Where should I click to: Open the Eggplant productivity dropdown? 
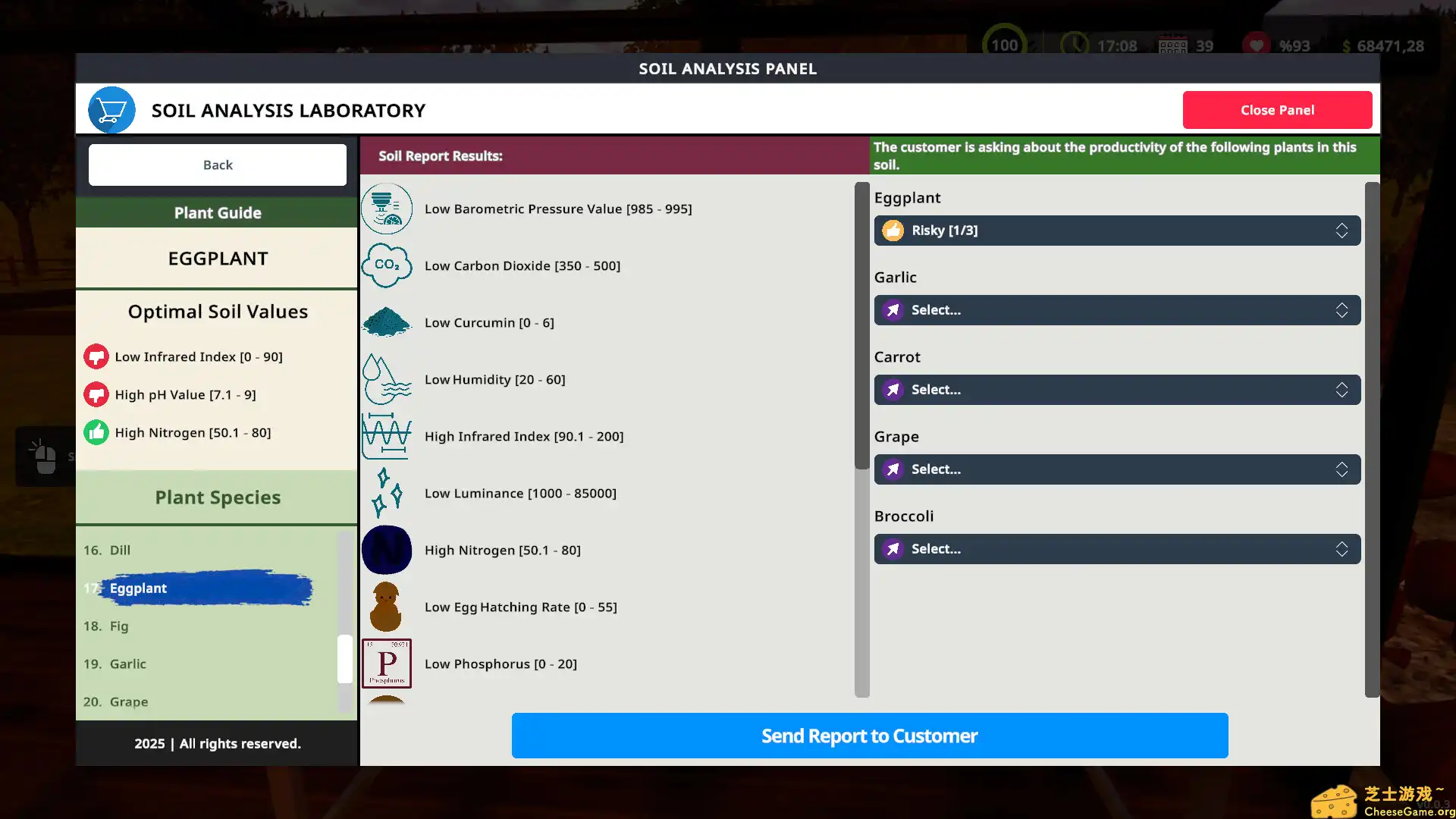[x=1116, y=231]
